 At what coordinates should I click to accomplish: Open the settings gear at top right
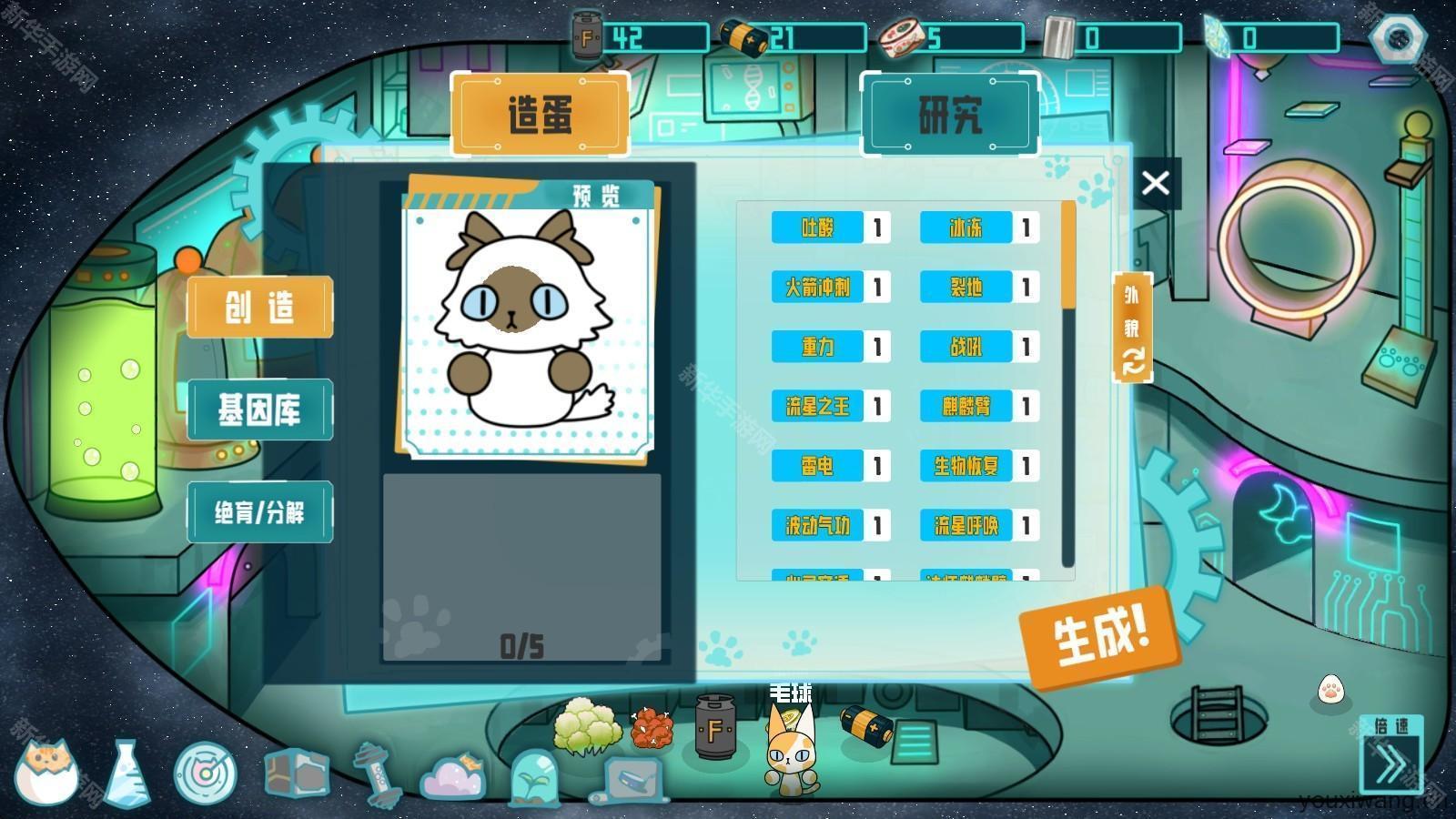[x=1400, y=38]
